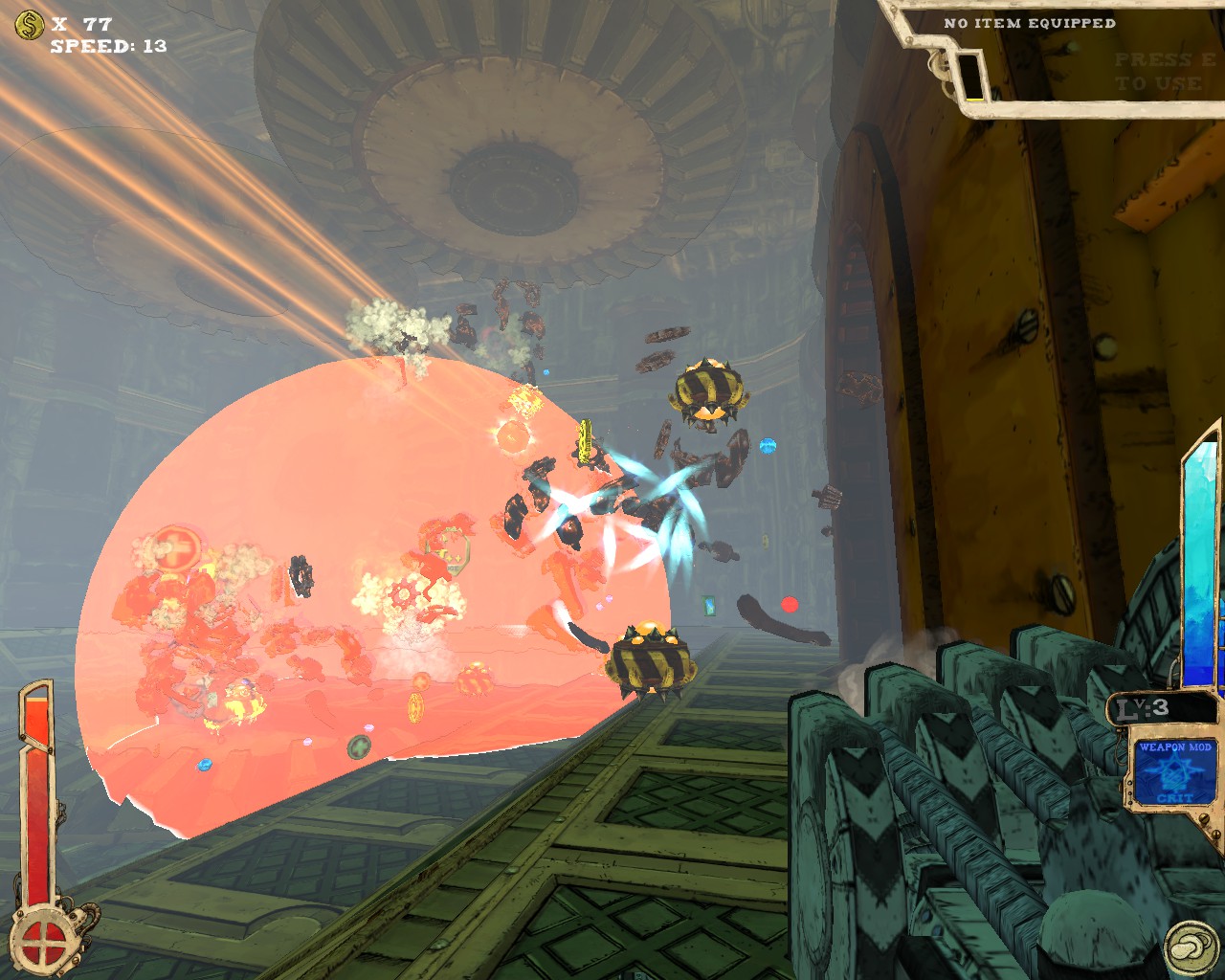Click the round badge icon in the corner
This screenshot has width=1225, height=980.
pyautogui.click(x=1192, y=947)
